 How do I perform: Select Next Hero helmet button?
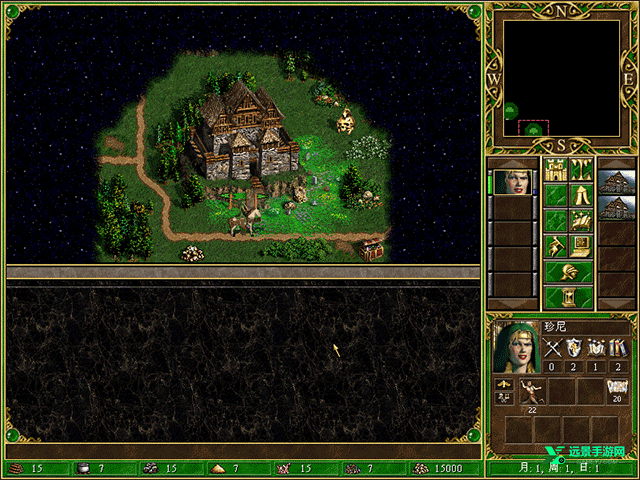click(x=568, y=272)
